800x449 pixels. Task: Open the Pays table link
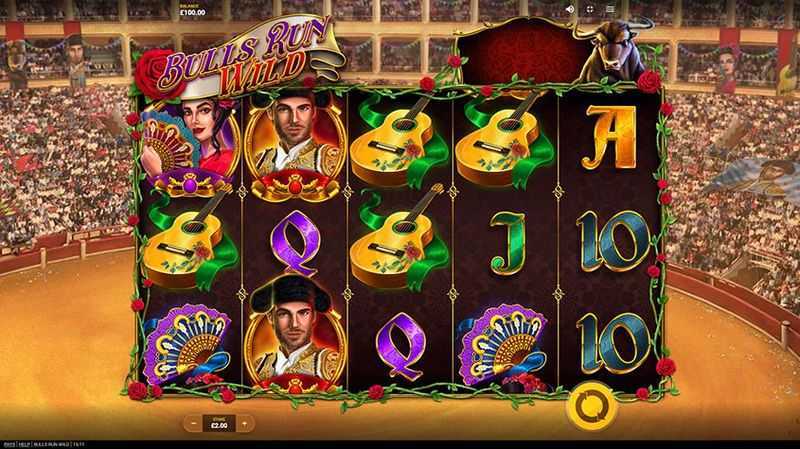point(8,443)
